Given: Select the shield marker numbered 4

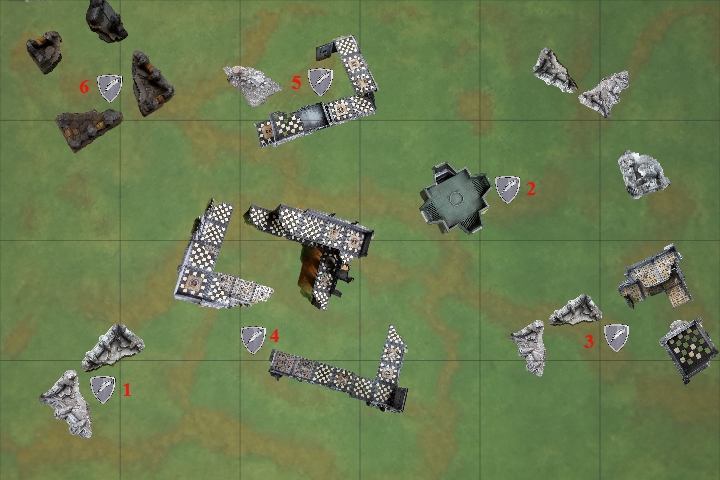Looking at the screenshot, I should click(253, 339).
